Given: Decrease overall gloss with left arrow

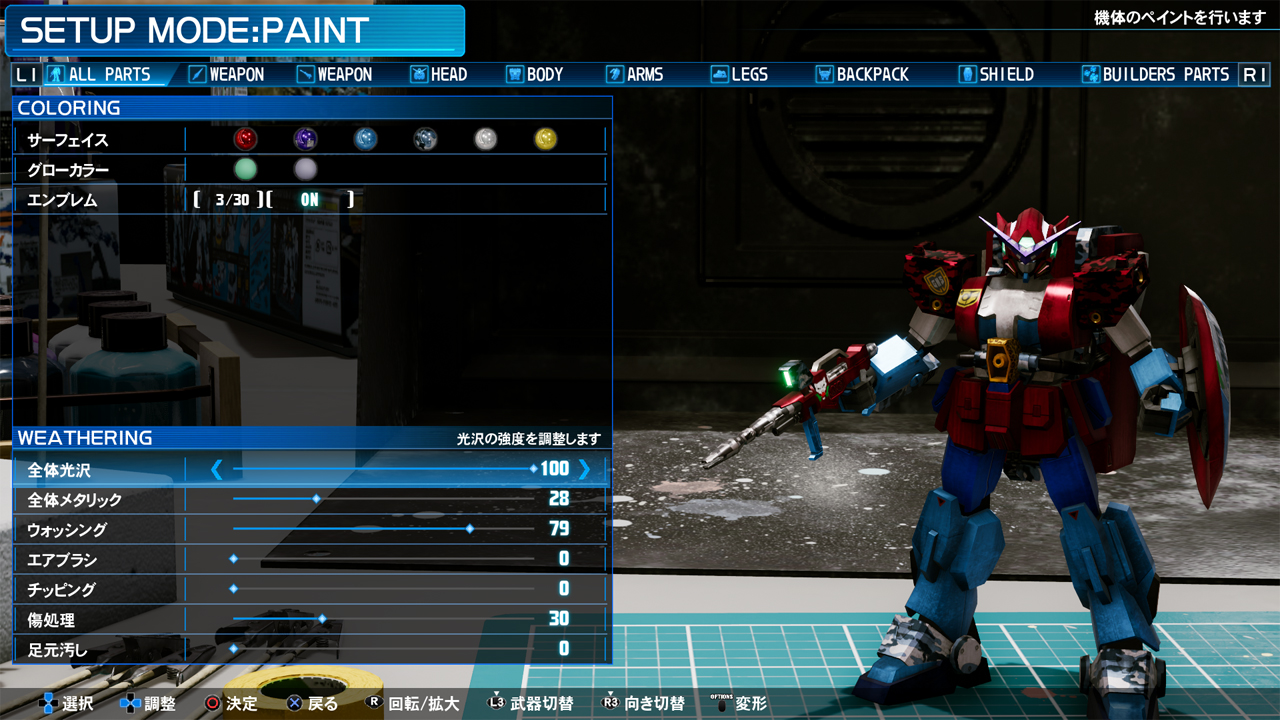Looking at the screenshot, I should [x=216, y=469].
